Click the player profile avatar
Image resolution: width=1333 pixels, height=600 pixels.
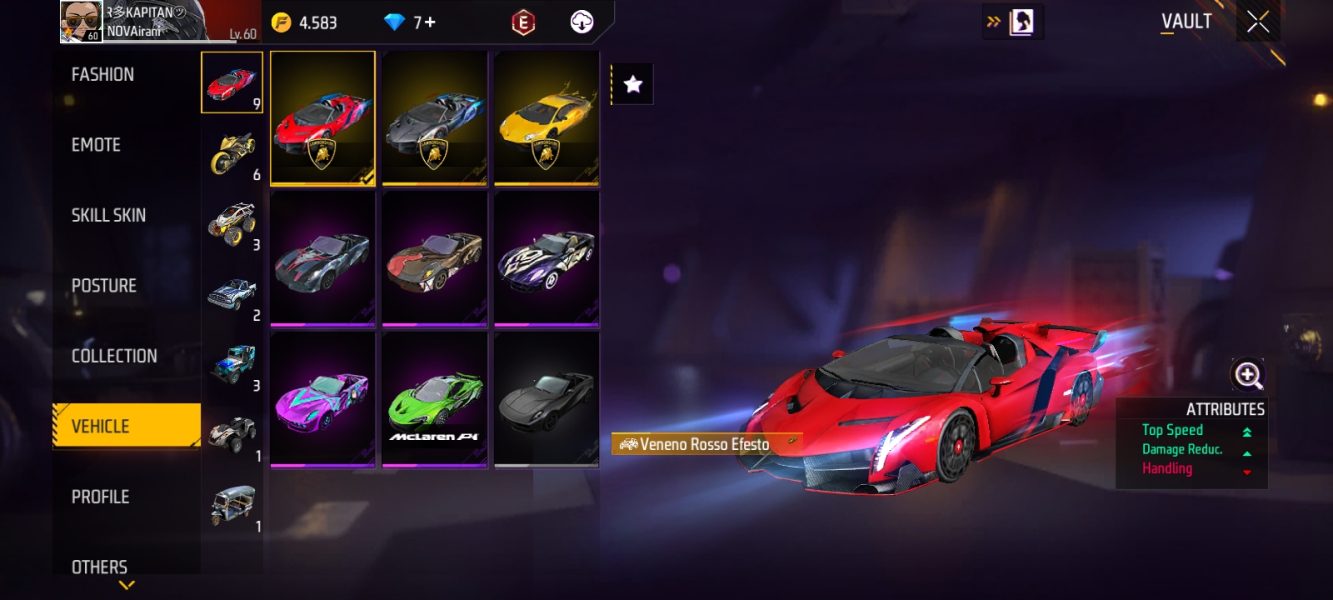coord(81,21)
